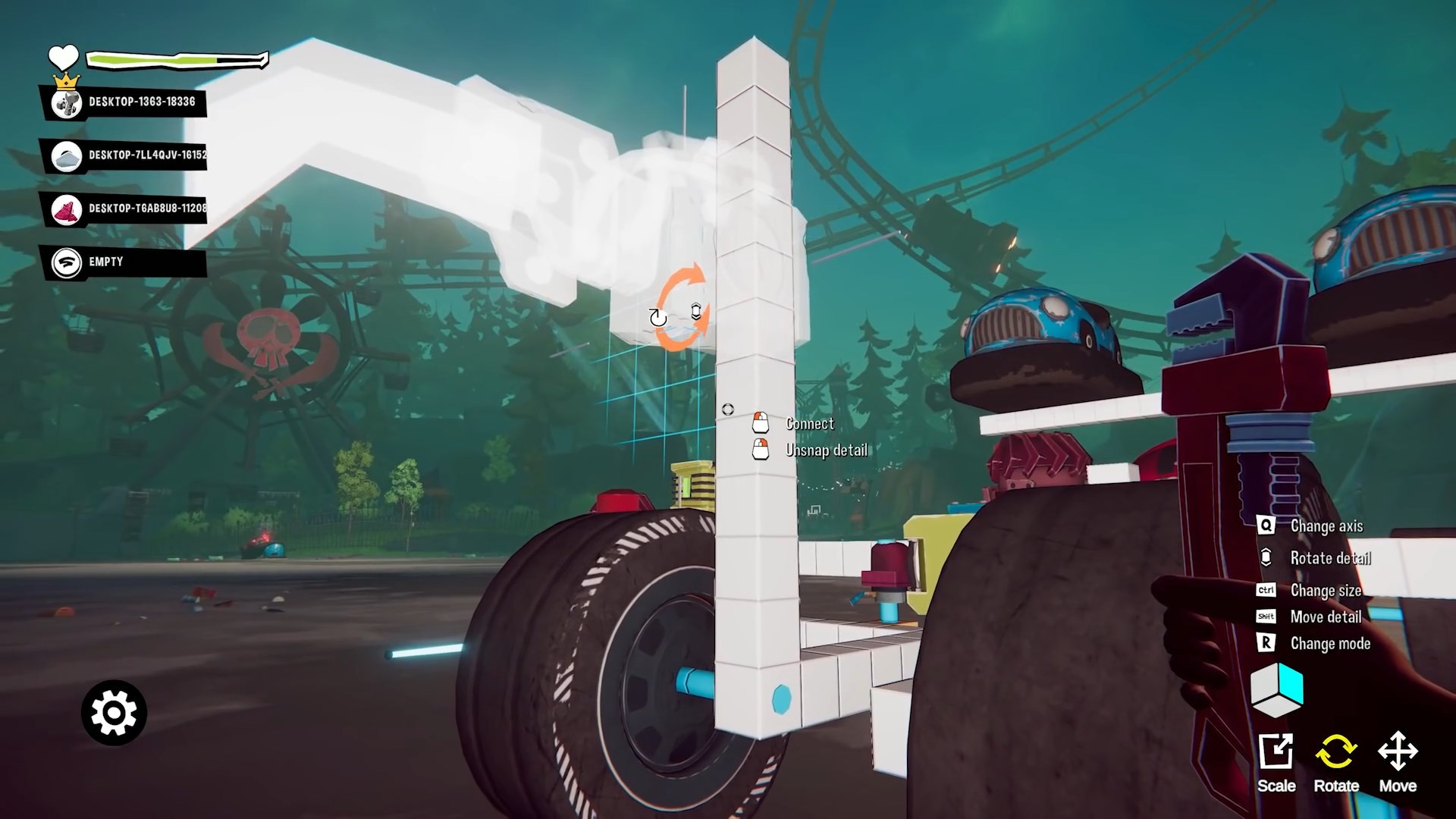Click the heart icon by the health bar
Image resolution: width=1456 pixels, height=819 pixels.
pyautogui.click(x=64, y=58)
